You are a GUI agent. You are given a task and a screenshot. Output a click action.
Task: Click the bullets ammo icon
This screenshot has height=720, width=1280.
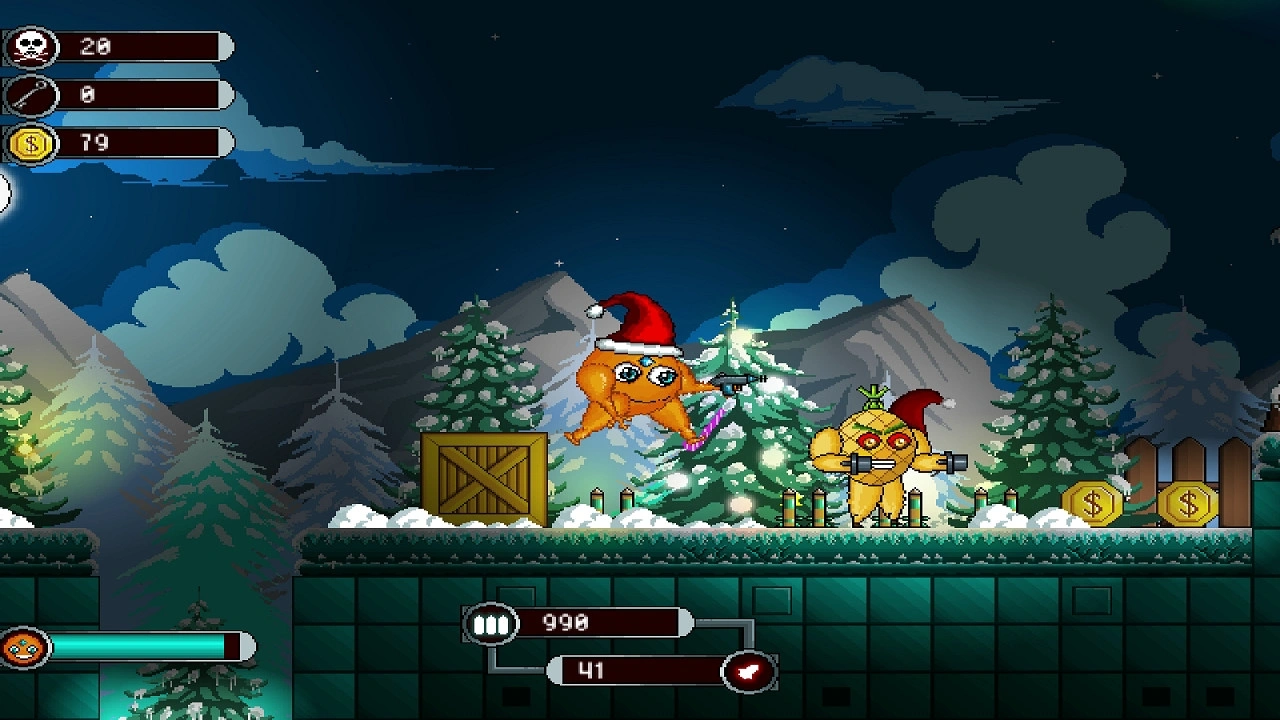[489, 624]
